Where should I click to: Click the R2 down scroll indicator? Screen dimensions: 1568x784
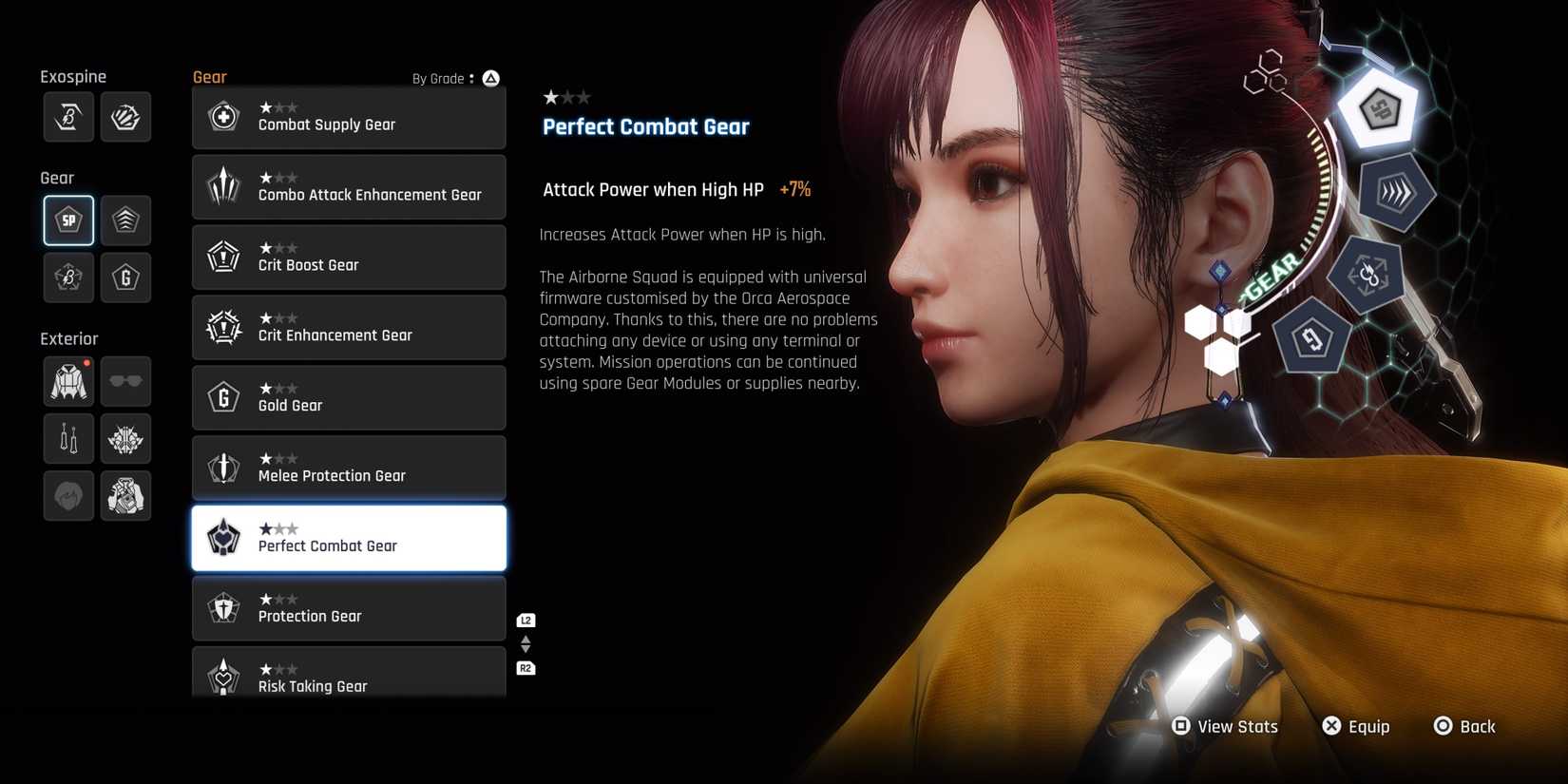coord(526,668)
